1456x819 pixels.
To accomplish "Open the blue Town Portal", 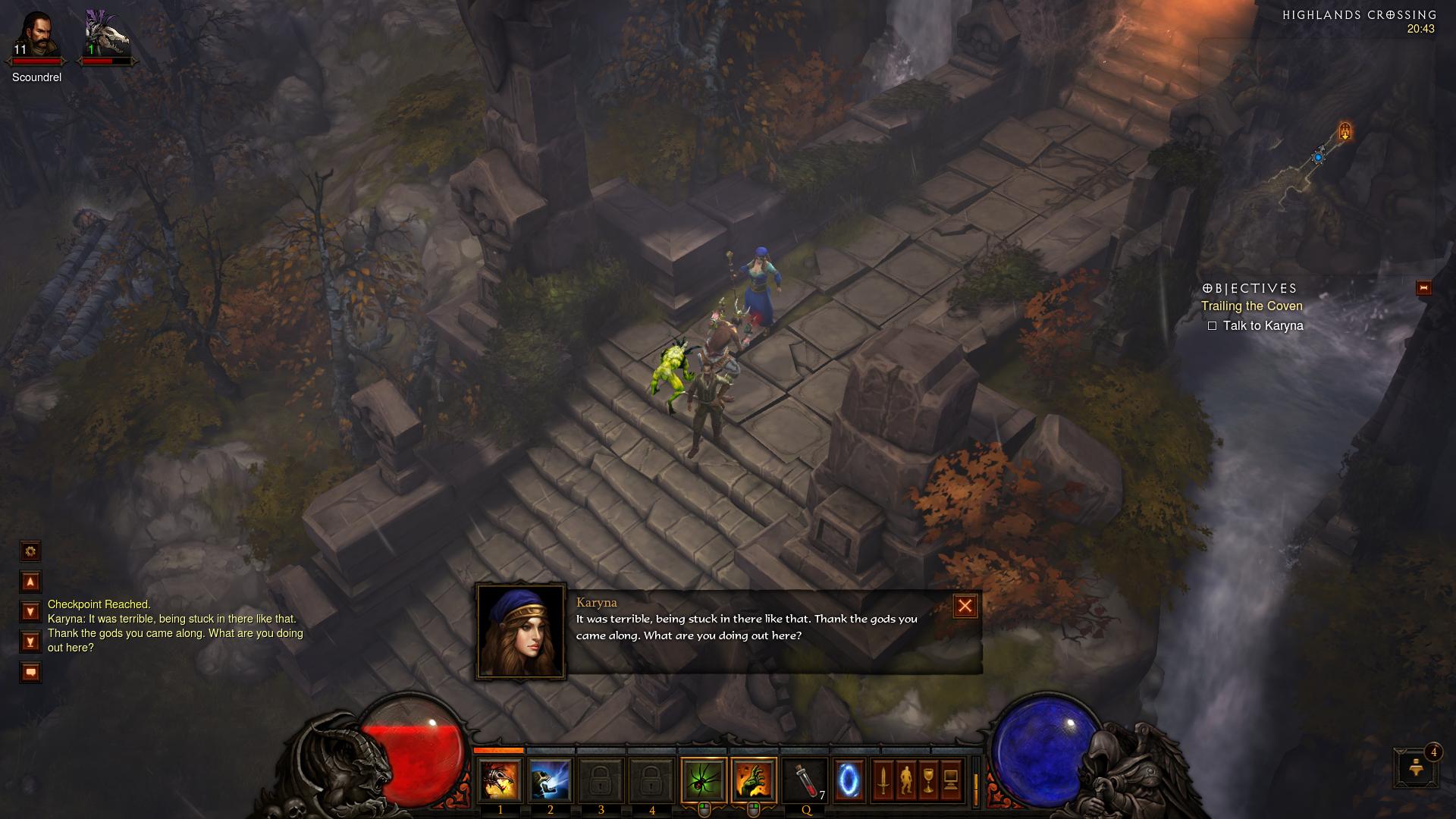I will [x=849, y=780].
